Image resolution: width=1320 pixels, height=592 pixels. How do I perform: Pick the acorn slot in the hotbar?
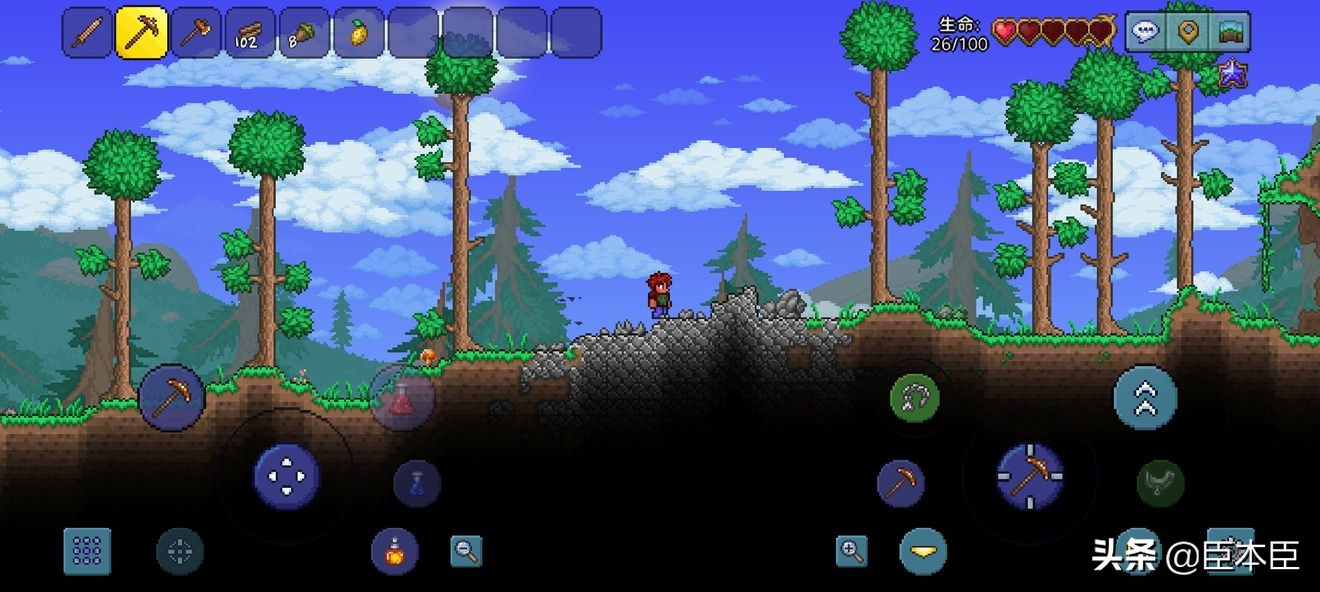tap(304, 33)
